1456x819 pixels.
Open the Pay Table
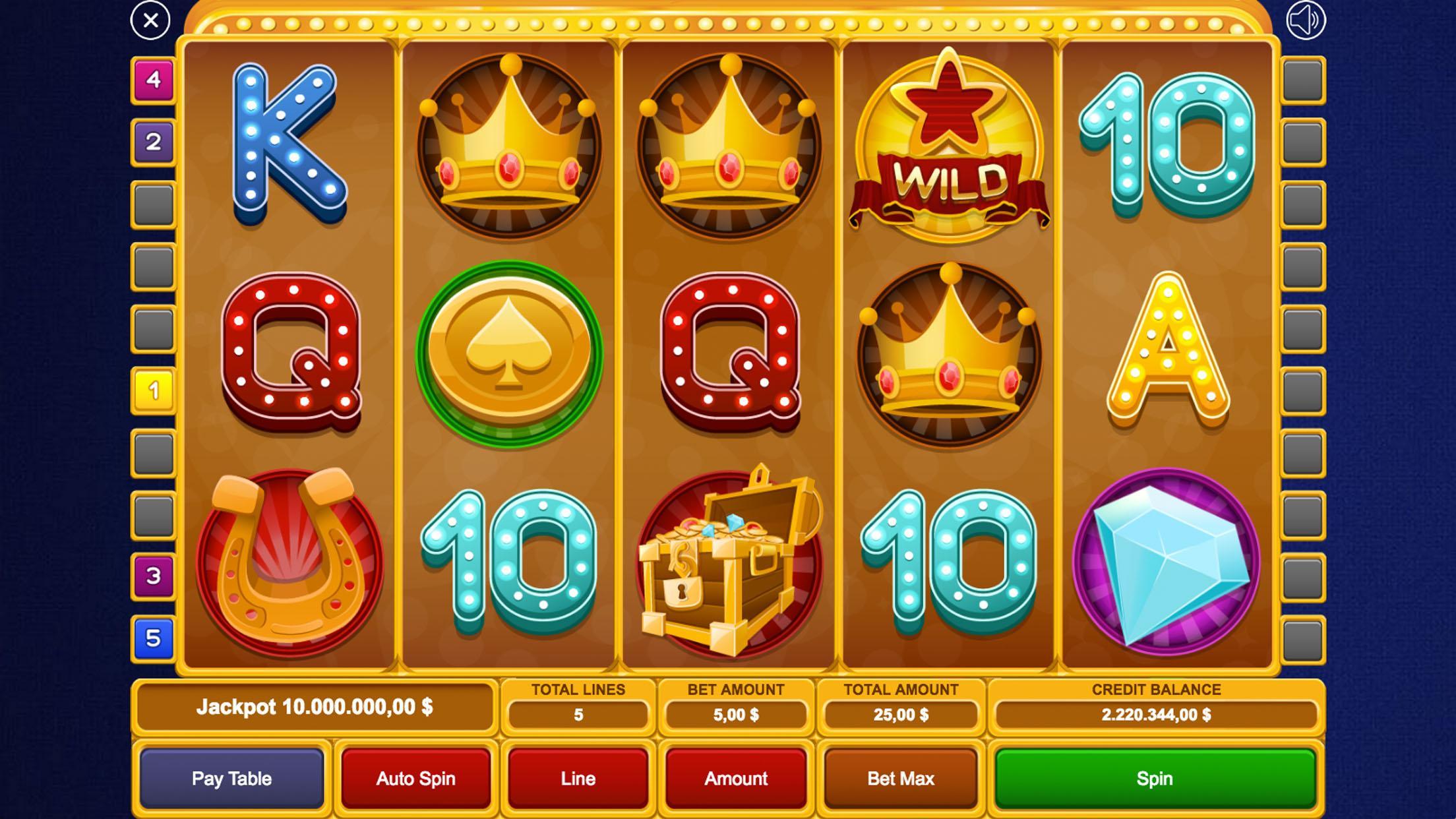232,779
